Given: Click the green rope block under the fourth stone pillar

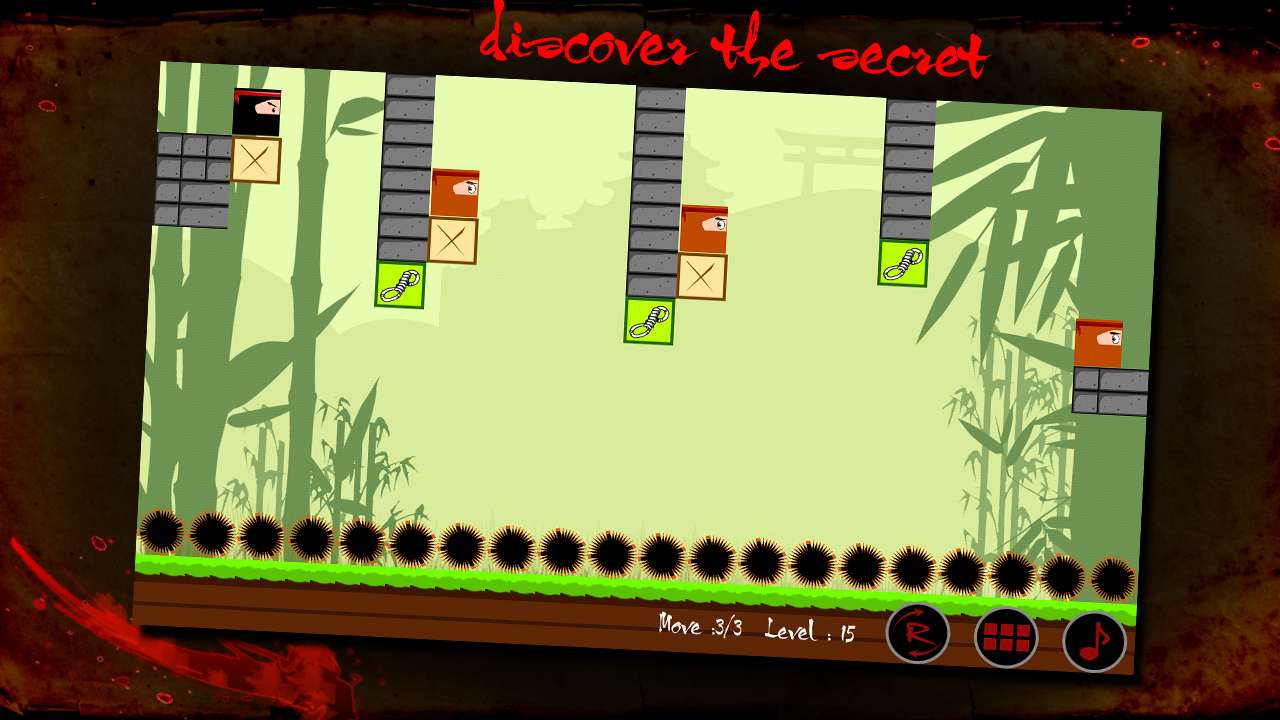Looking at the screenshot, I should click(903, 262).
